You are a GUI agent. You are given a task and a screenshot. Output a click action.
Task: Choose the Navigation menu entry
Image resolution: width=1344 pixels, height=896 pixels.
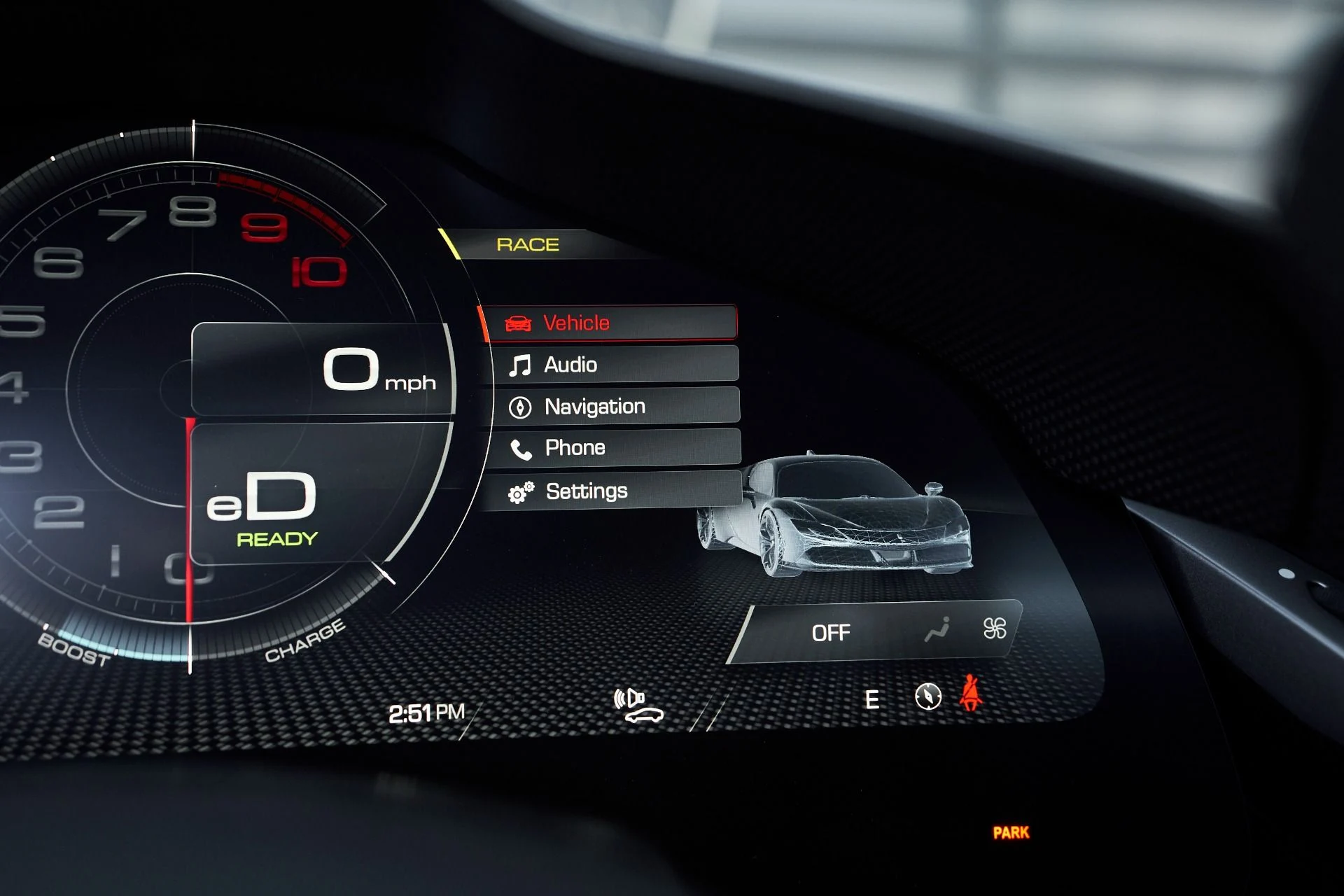pos(614,406)
